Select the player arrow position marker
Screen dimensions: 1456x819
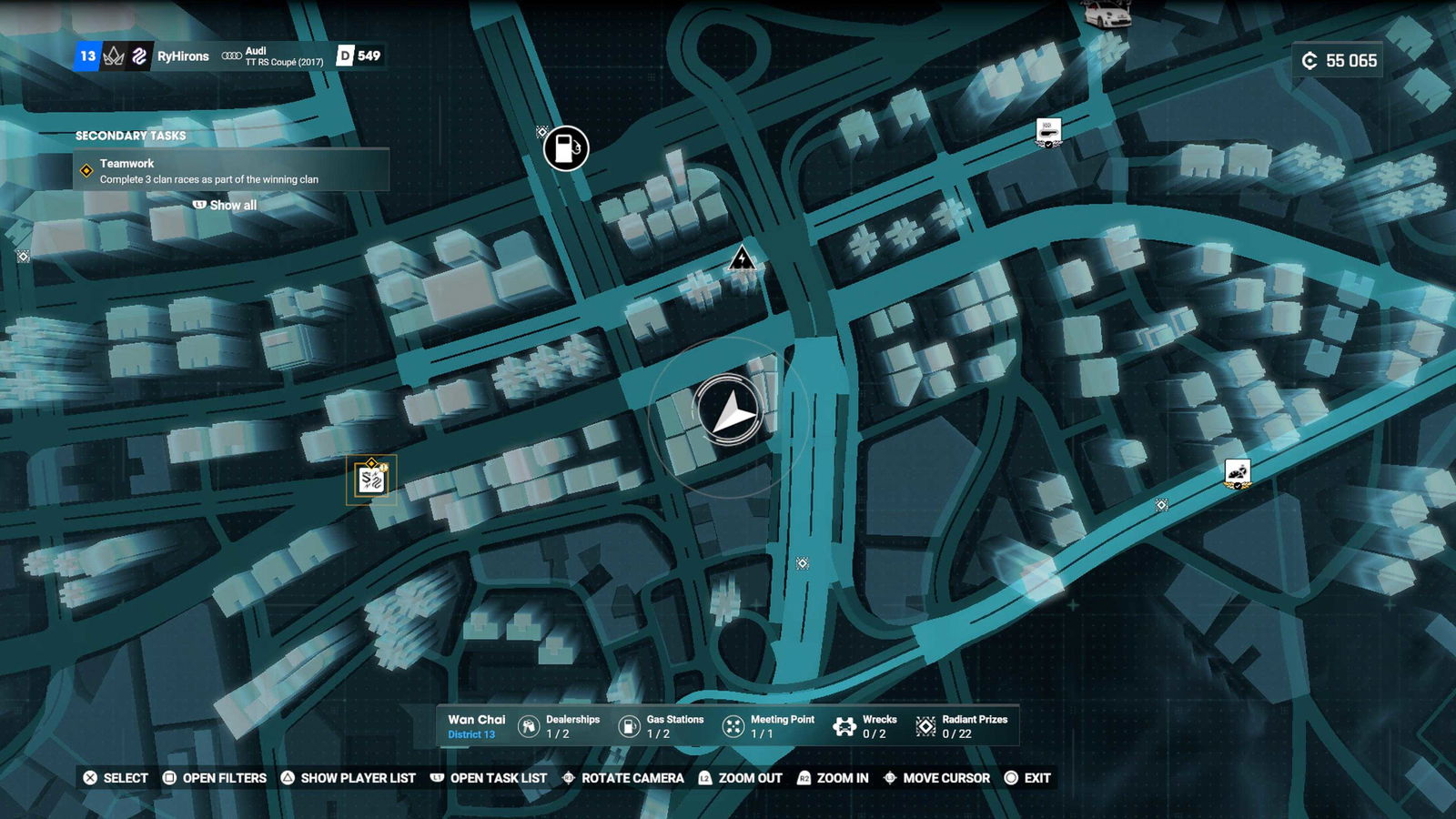729,413
